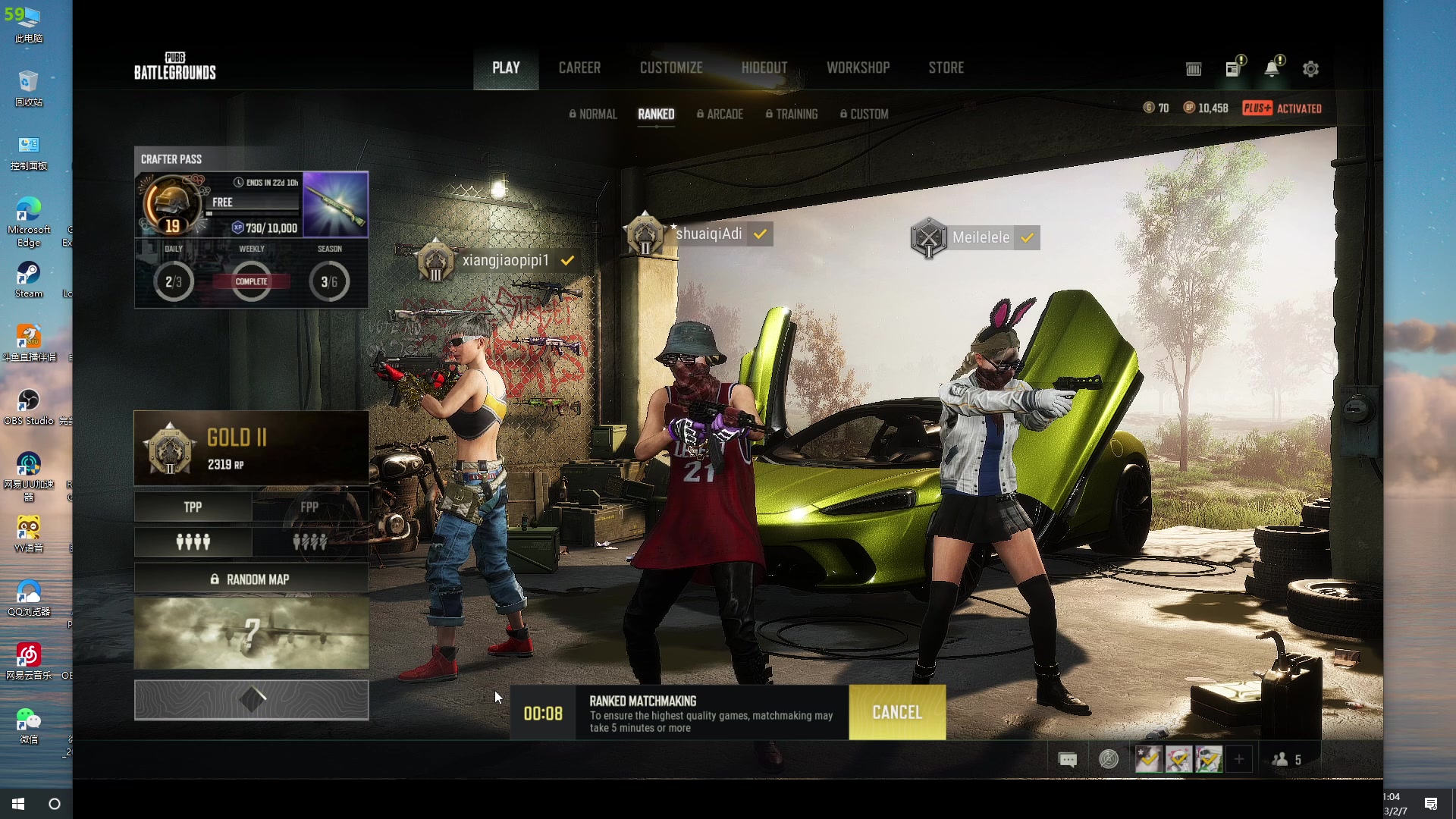Viewport: 1456px width, 819px height.
Task: Click the plus button to invite teammate
Action: coord(1239,759)
